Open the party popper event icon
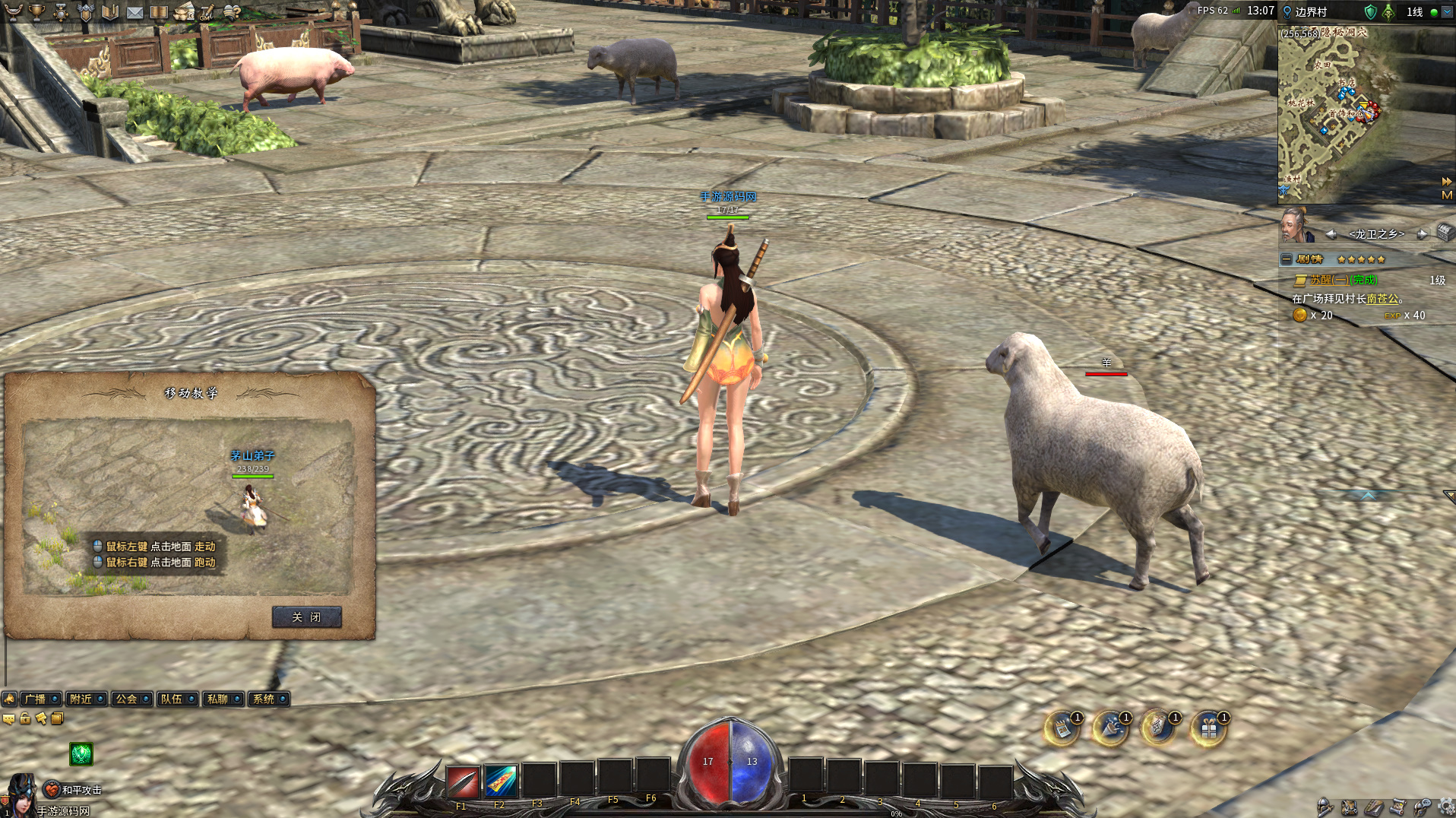 click(x=1110, y=729)
